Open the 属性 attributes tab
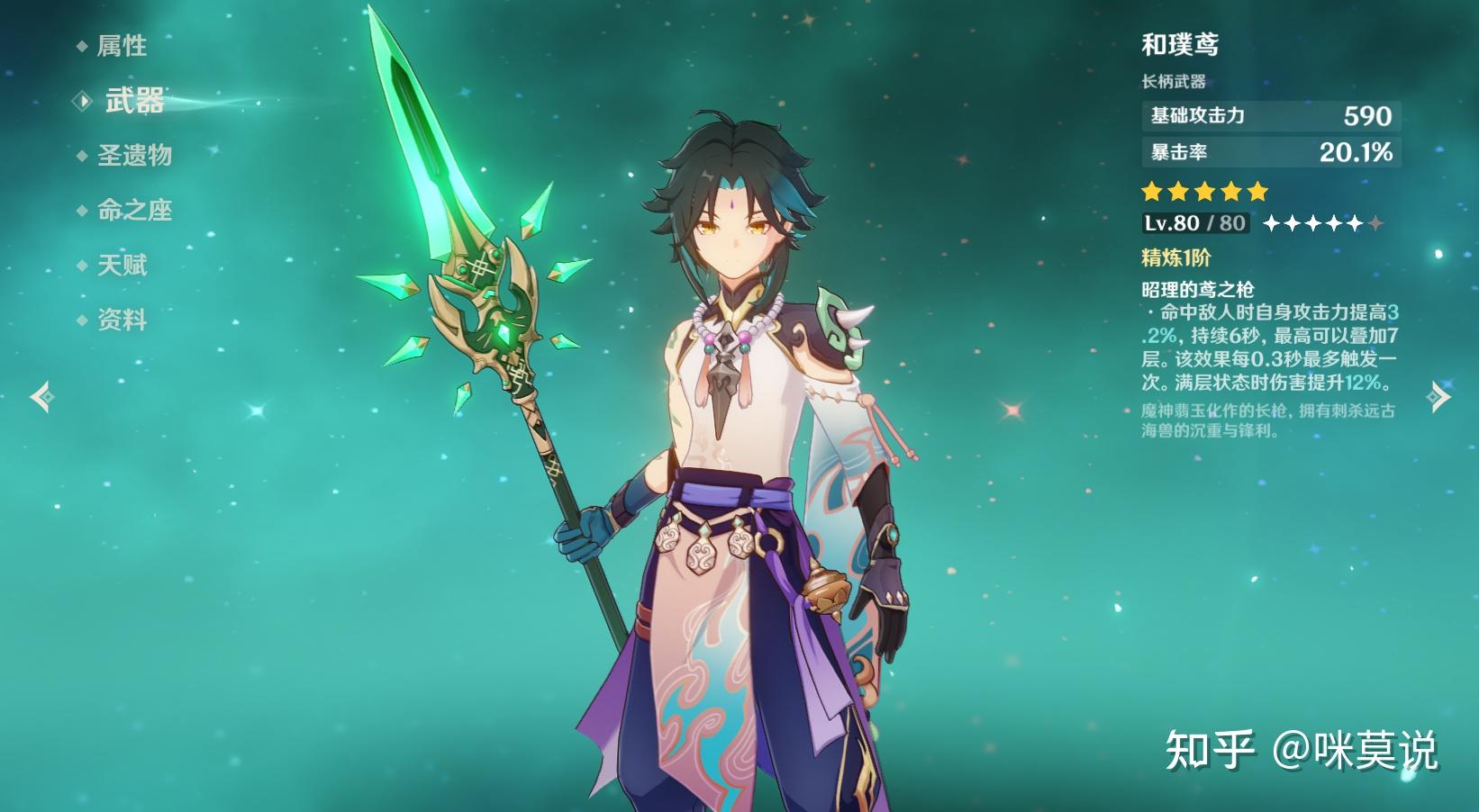The width and height of the screenshot is (1479, 812). [122, 46]
